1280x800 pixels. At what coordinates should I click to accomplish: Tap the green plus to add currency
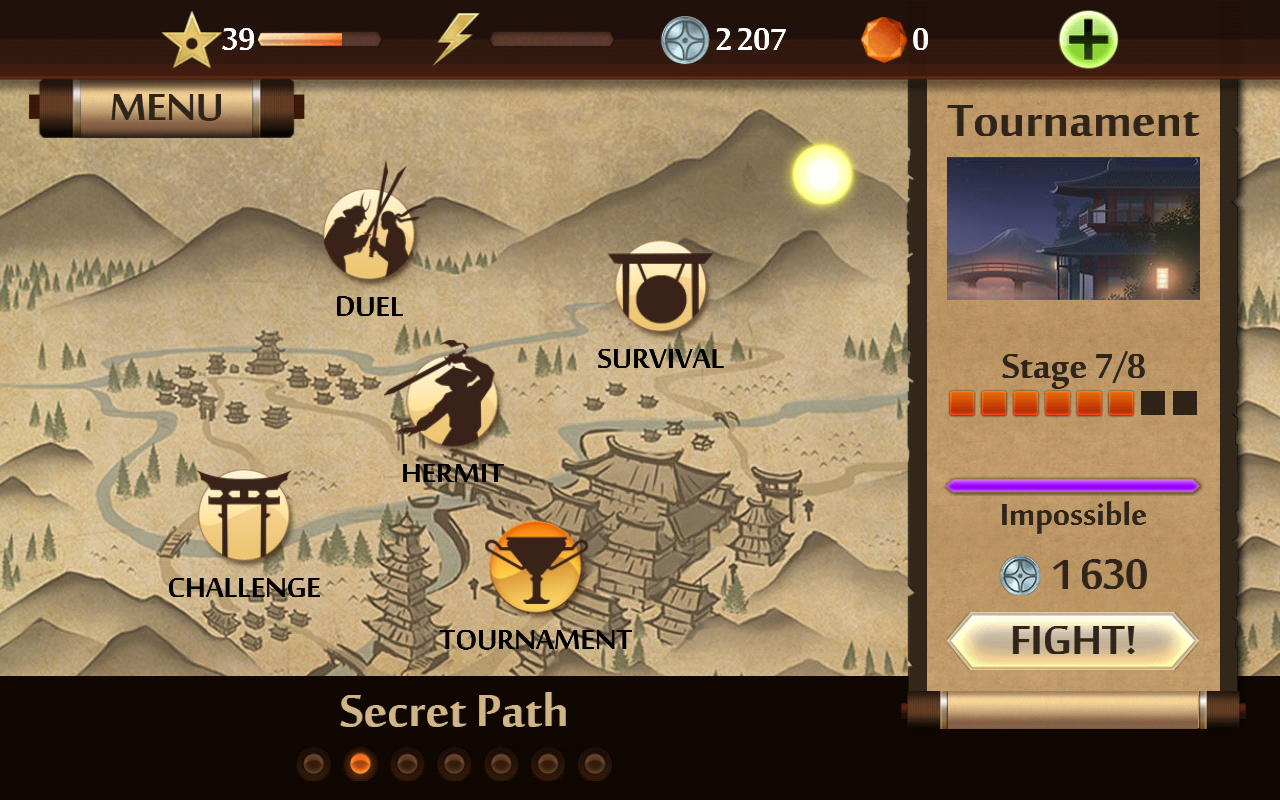click(x=1088, y=40)
